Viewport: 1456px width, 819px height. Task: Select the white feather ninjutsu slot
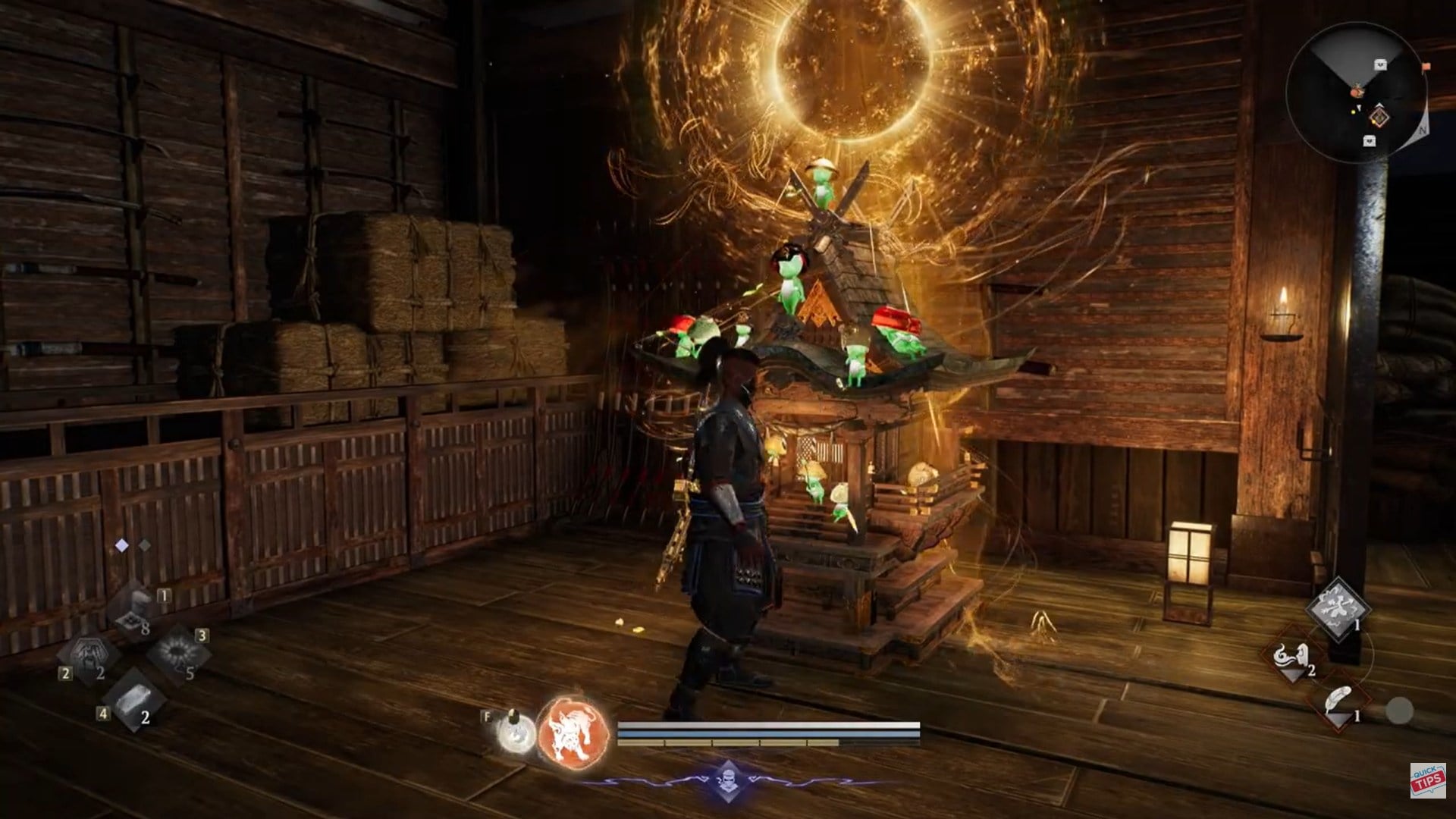(1338, 702)
